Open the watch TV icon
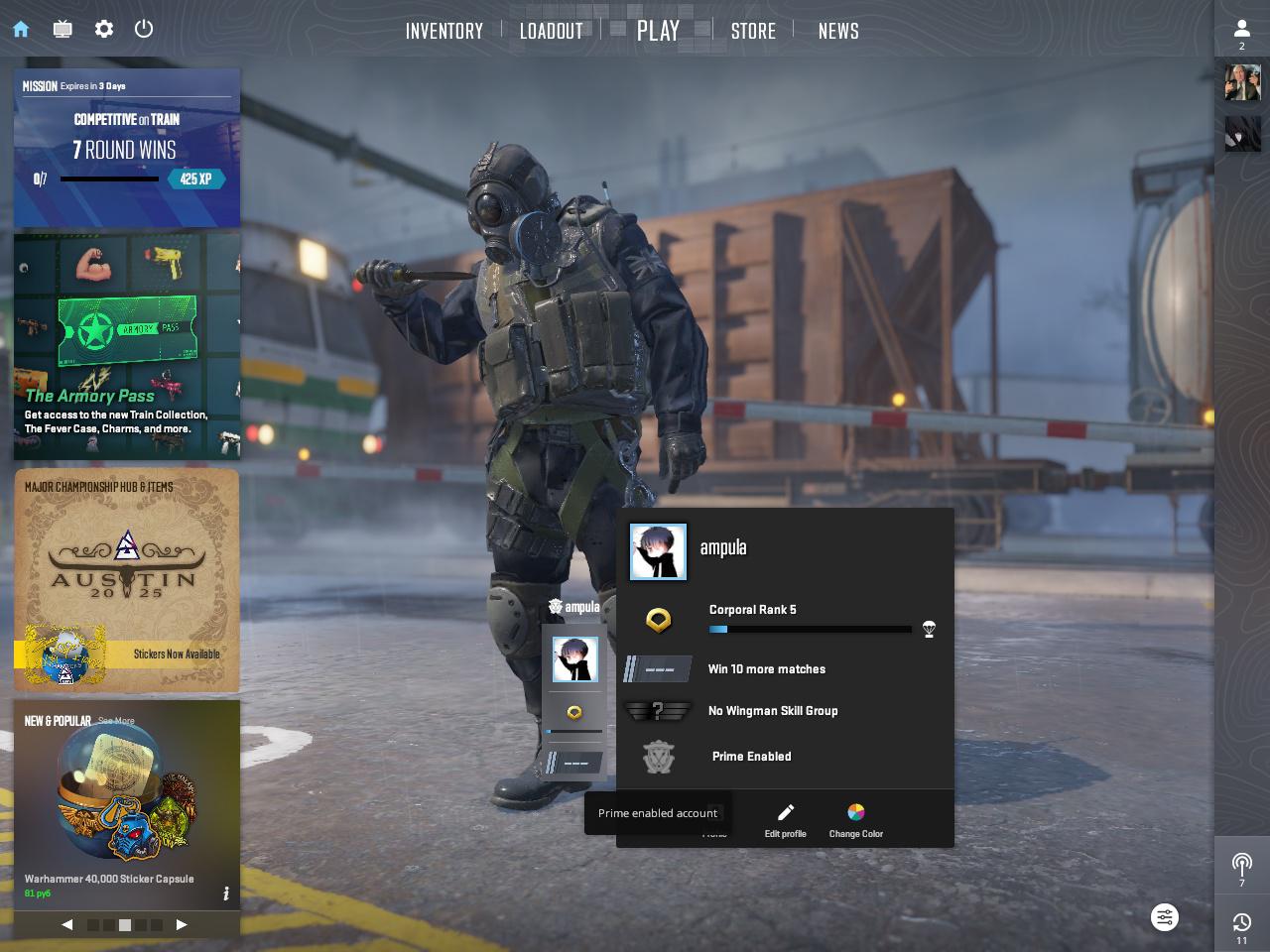The width and height of the screenshot is (1270, 952). point(63,29)
